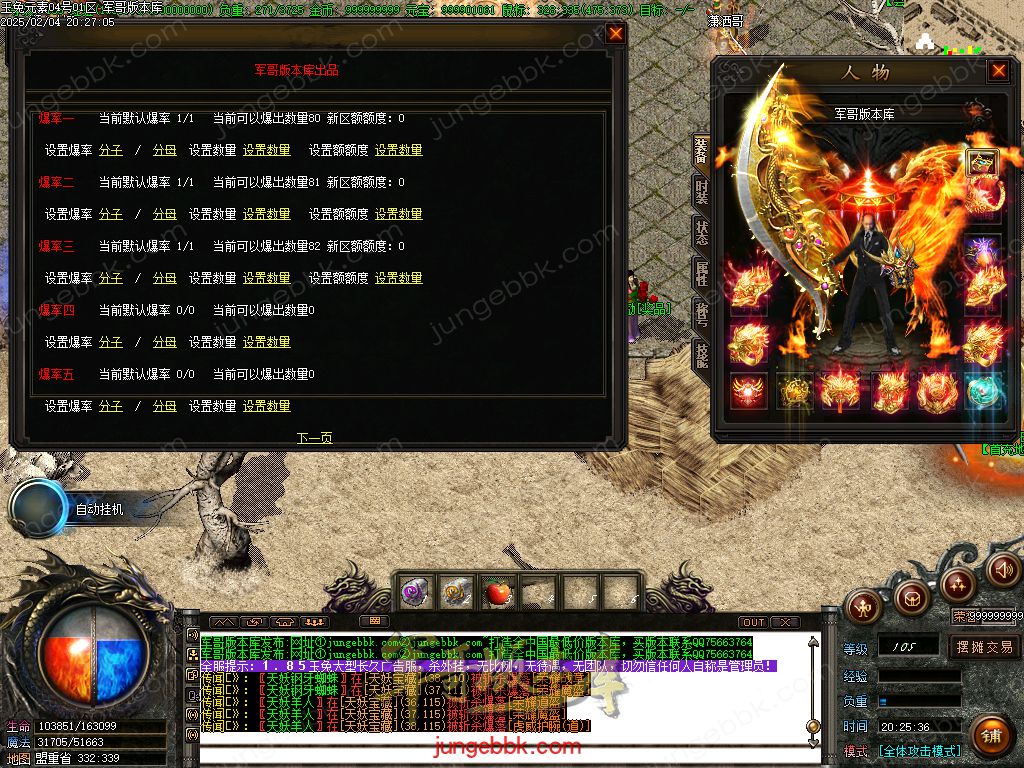Show the 属性 attributes tab

(702, 274)
